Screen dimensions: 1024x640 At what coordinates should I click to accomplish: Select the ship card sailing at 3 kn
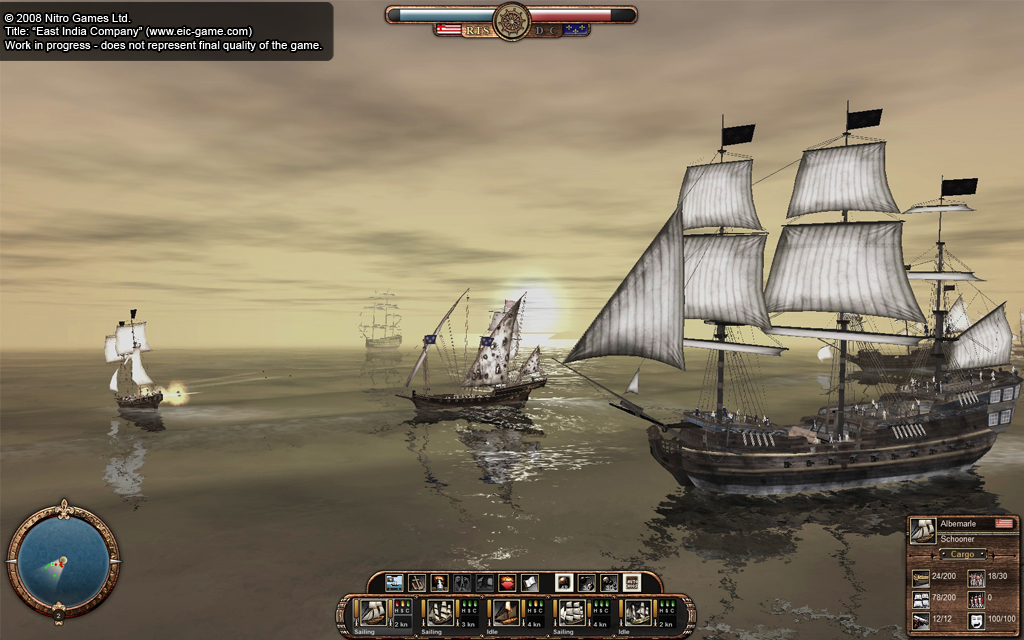click(x=440, y=612)
